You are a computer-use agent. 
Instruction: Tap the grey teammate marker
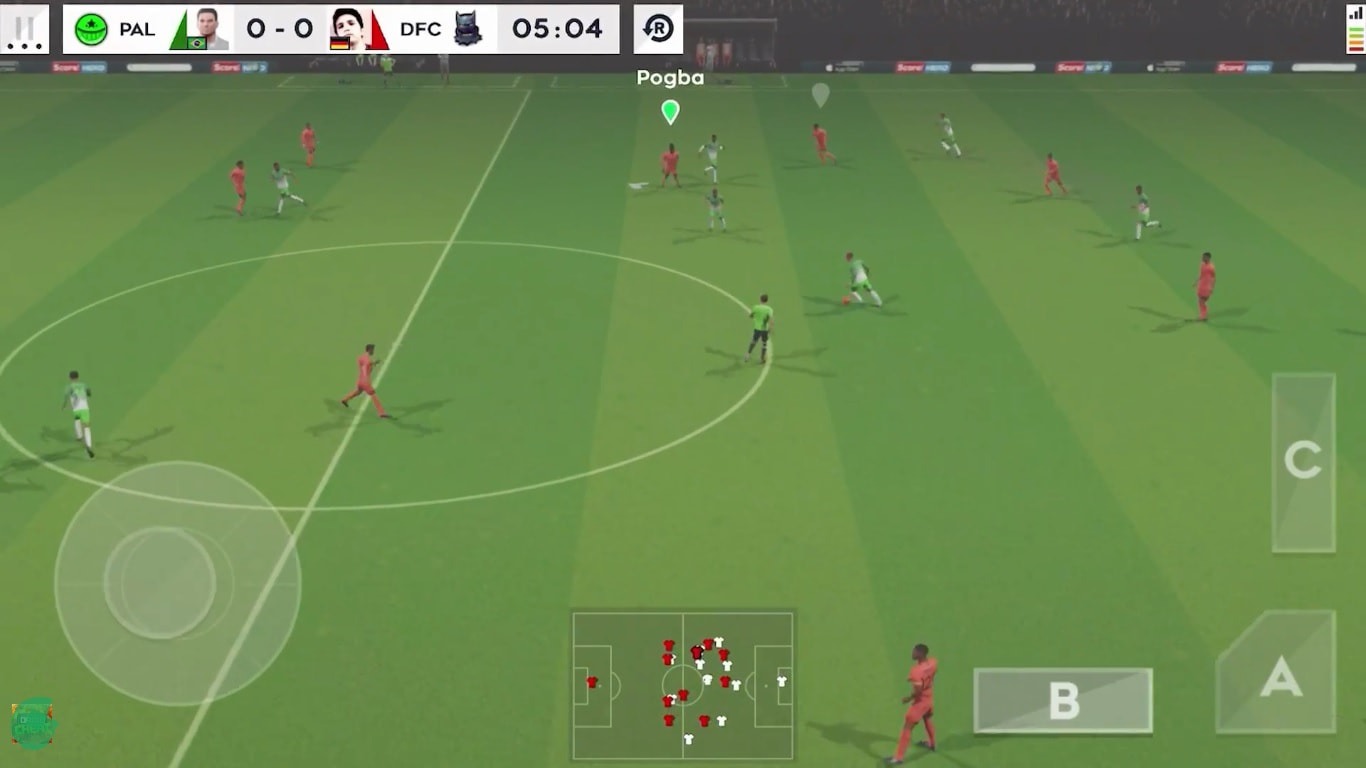pos(822,97)
